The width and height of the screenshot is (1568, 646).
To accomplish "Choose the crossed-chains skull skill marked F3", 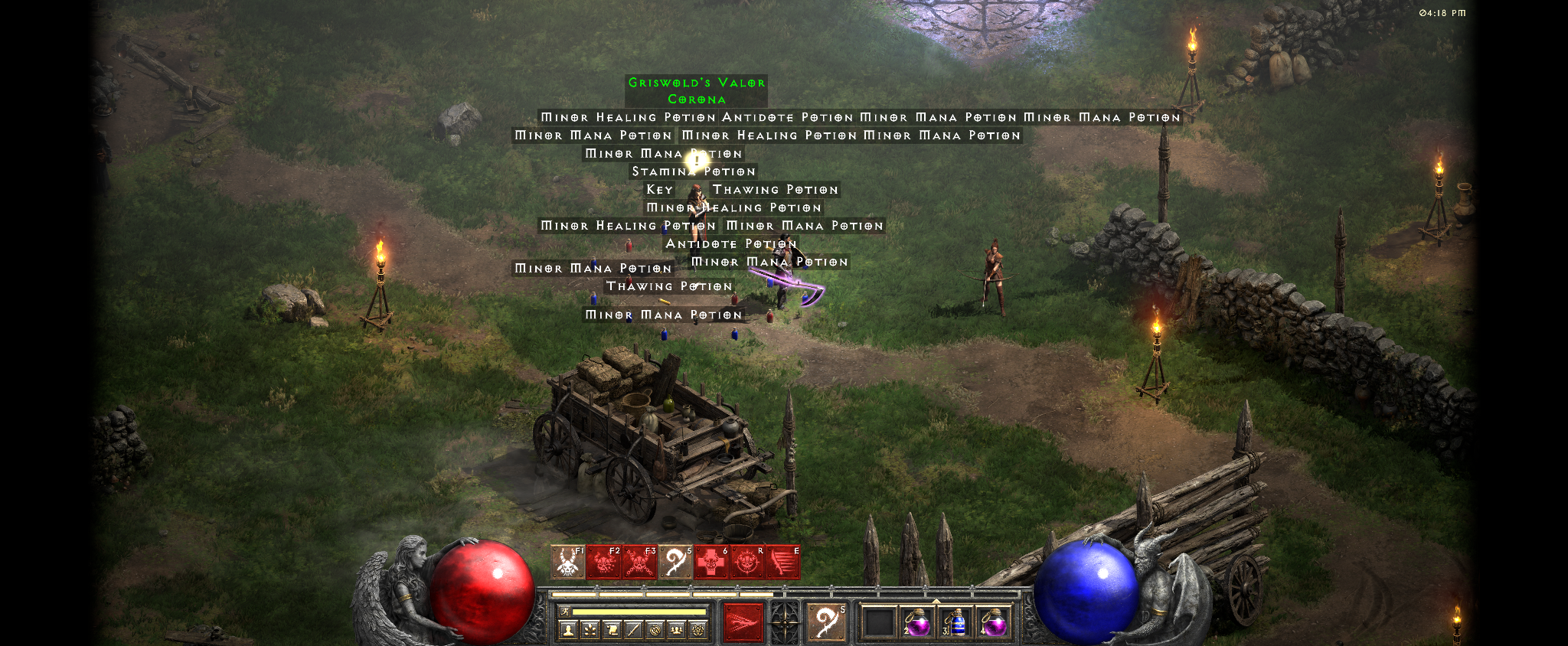I will tap(639, 563).
